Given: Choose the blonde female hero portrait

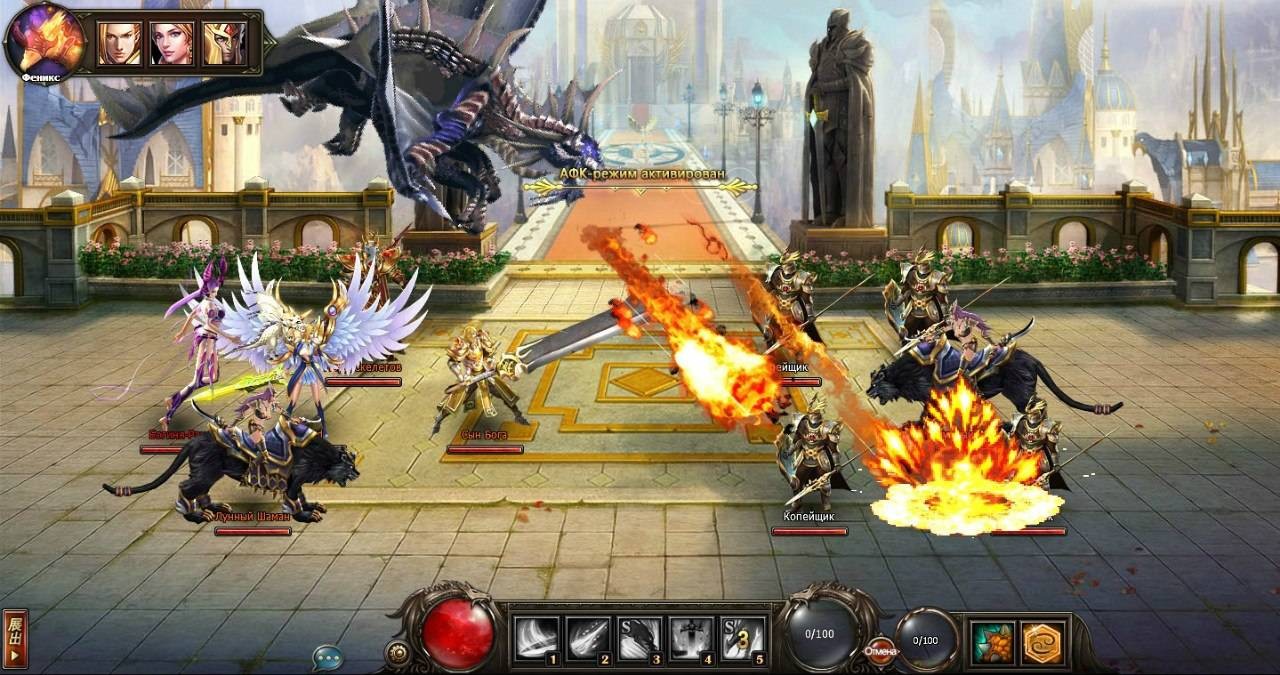Looking at the screenshot, I should pos(171,43).
